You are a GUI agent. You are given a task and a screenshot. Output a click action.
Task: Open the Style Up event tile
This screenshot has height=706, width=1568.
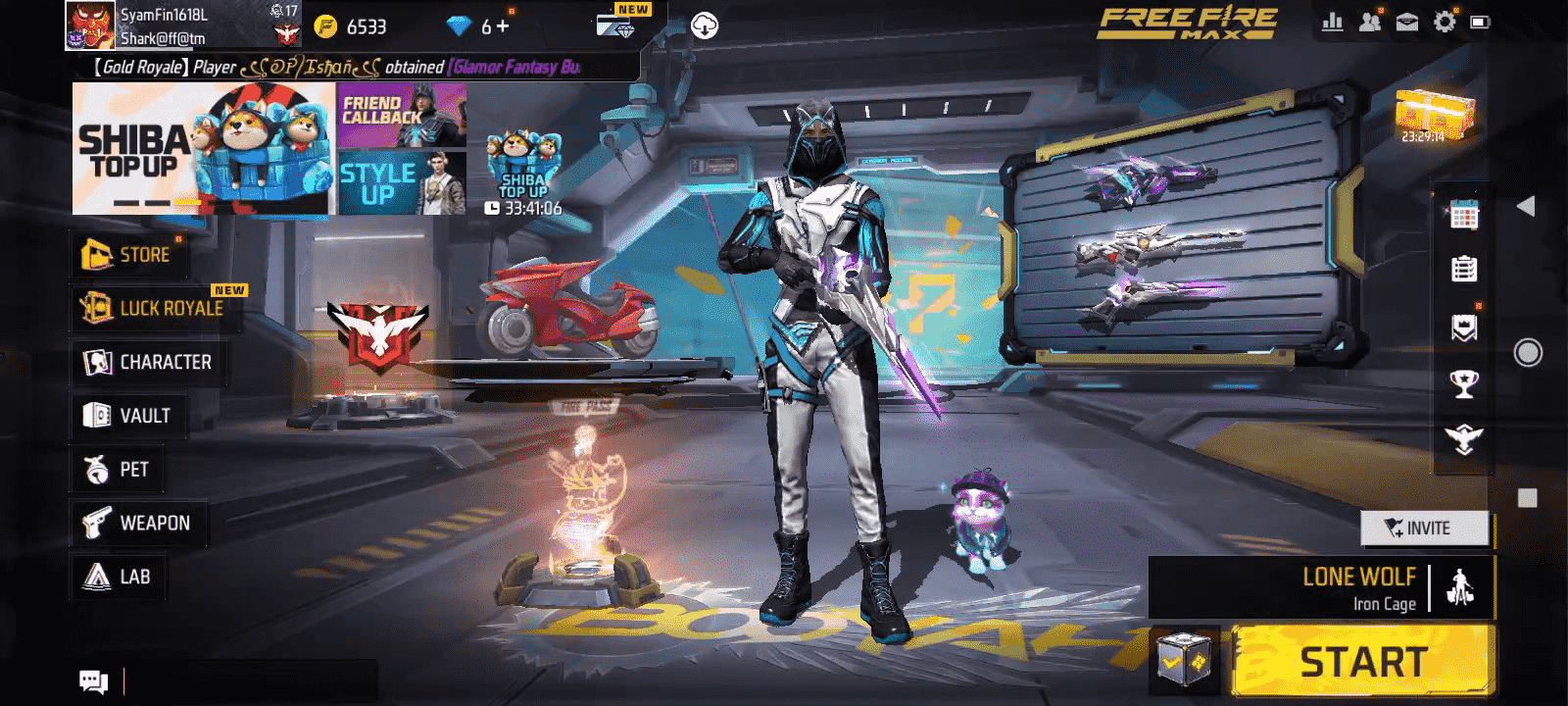(x=402, y=182)
